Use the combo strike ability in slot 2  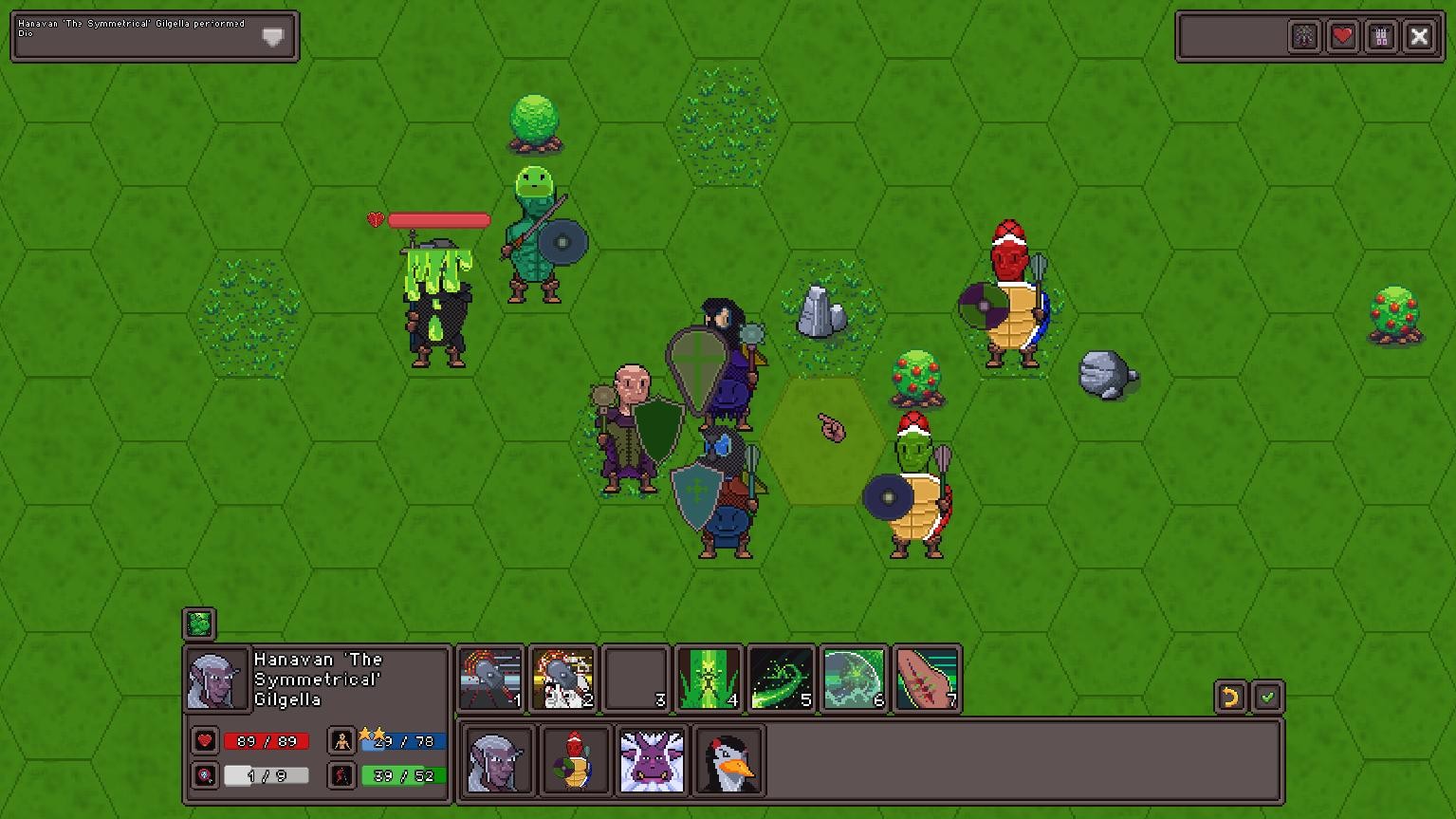pos(562,678)
